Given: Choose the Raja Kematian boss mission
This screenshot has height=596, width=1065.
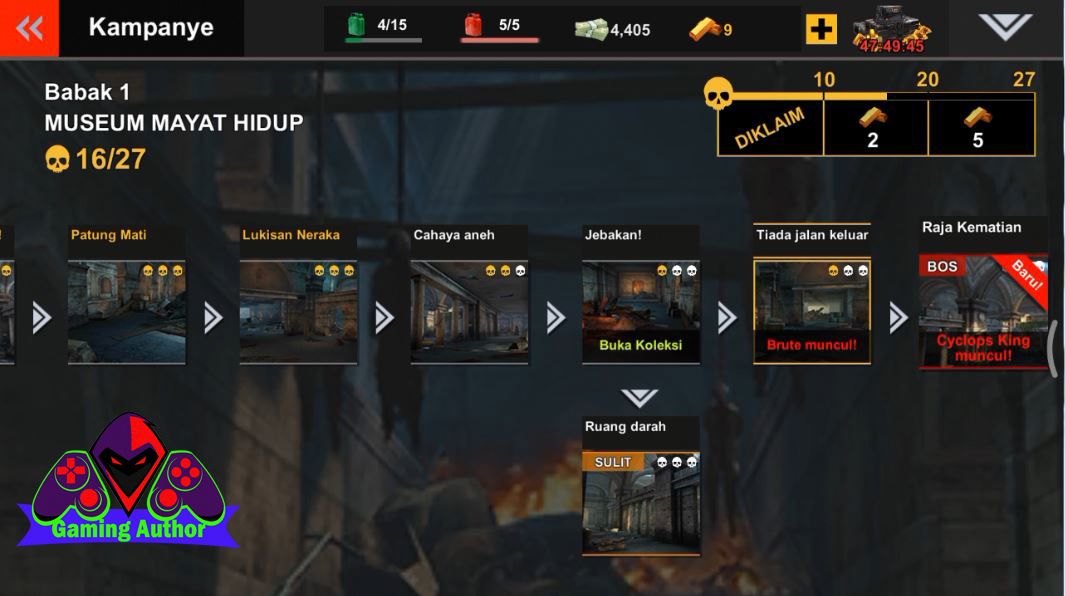Looking at the screenshot, I should coord(982,311).
